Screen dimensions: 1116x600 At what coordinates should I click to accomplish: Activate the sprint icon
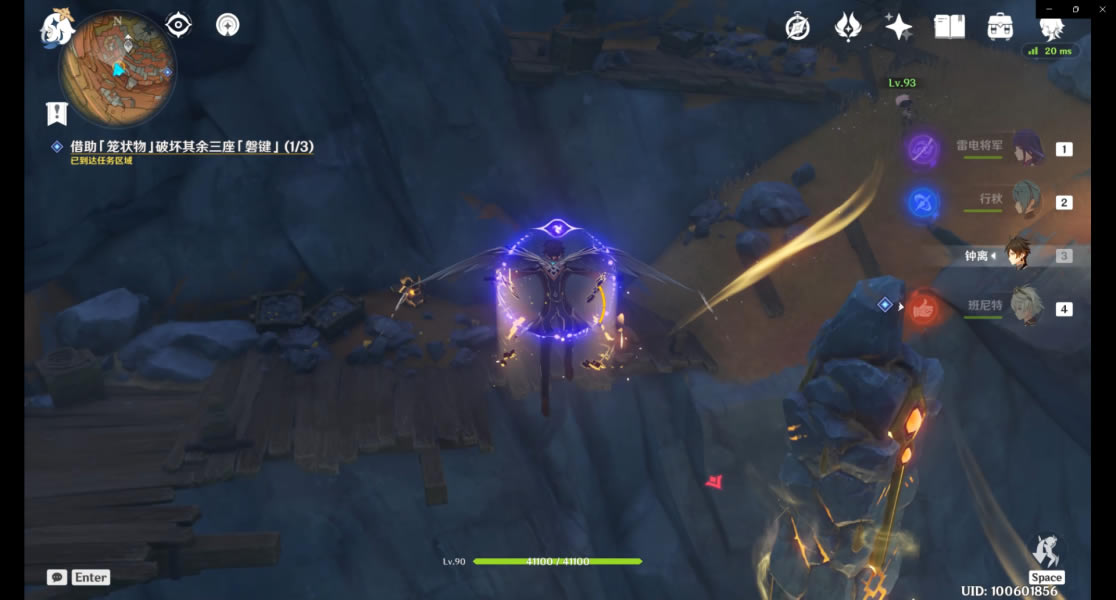pyautogui.click(x=1046, y=551)
